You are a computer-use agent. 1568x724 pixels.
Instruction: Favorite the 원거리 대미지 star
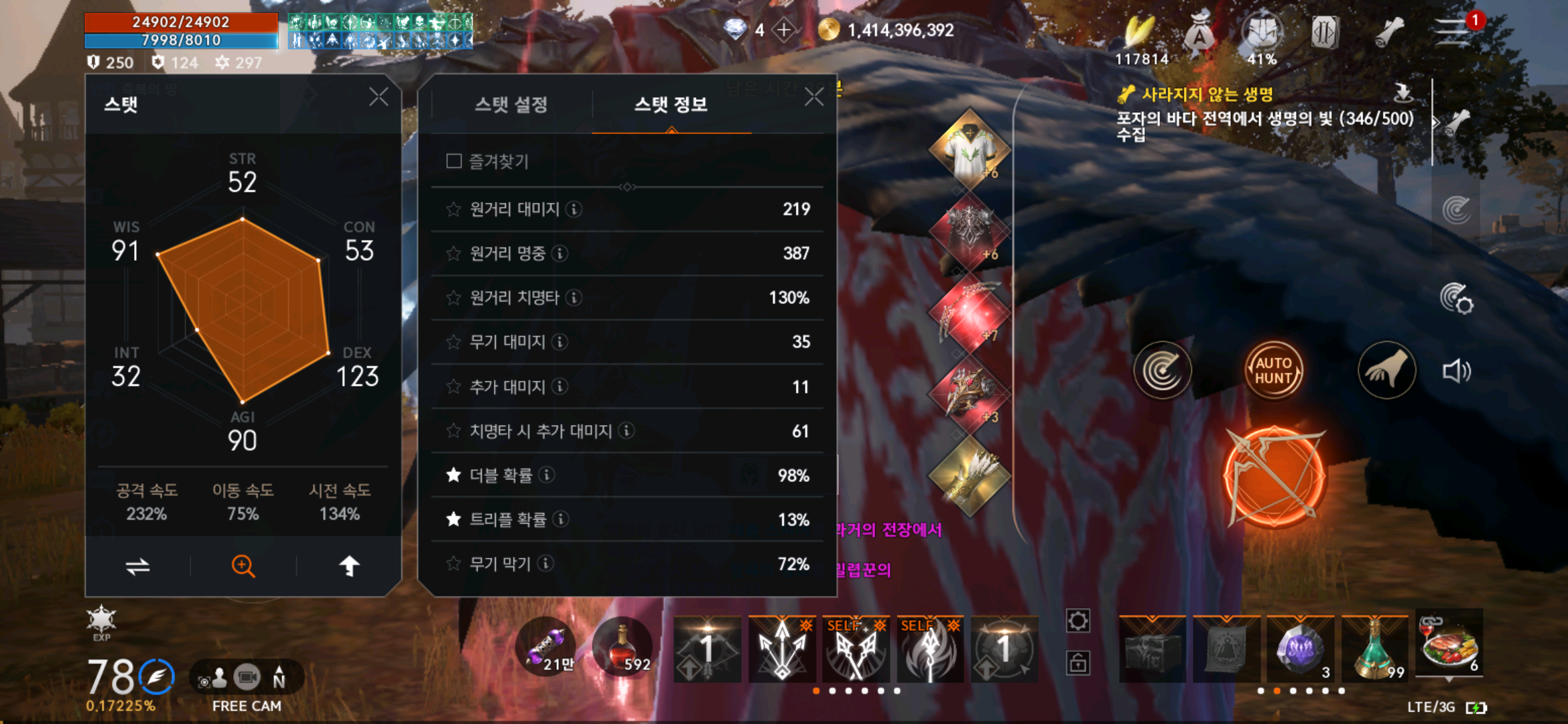coord(452,209)
